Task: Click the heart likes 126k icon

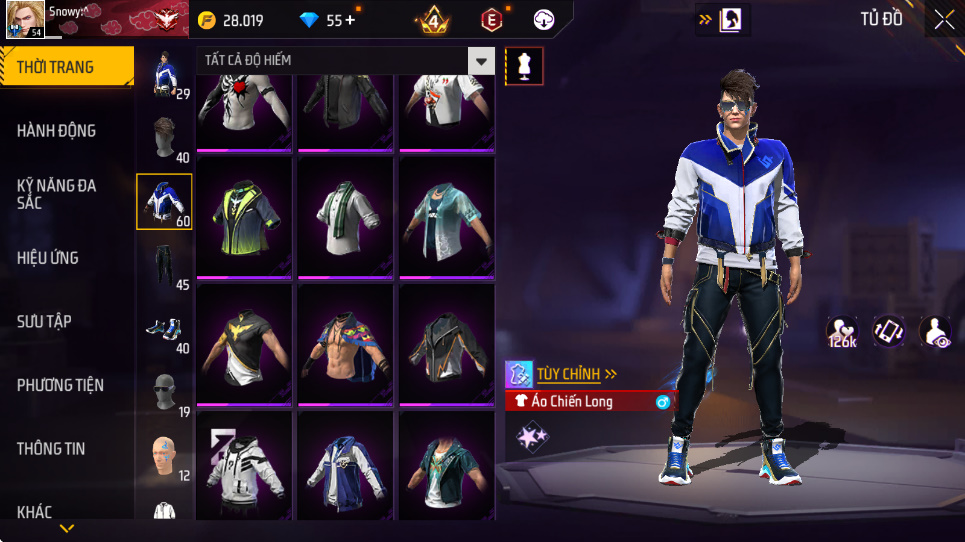Action: 841,332
